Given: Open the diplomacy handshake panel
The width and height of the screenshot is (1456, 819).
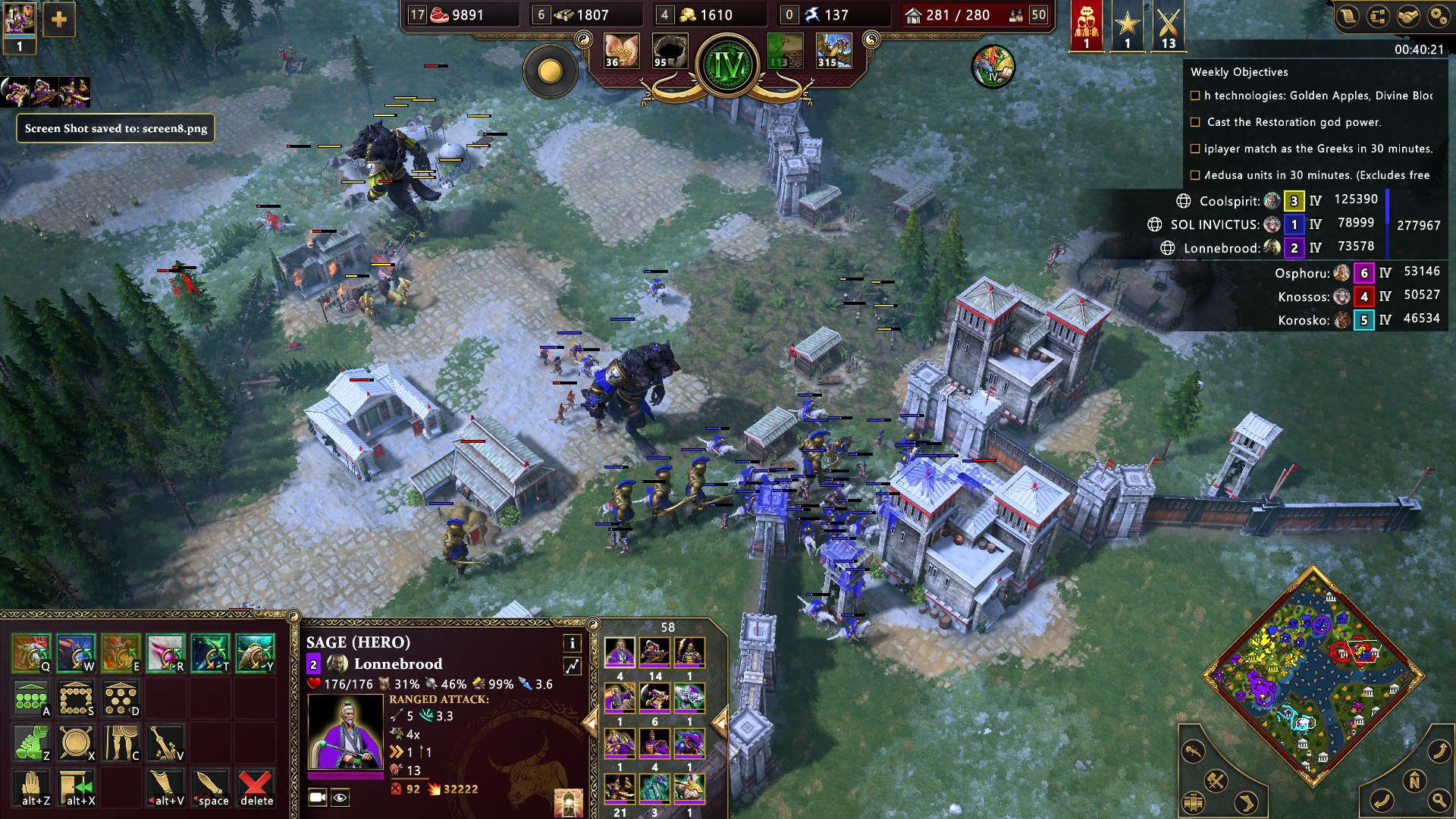Looking at the screenshot, I should coord(1408,17).
